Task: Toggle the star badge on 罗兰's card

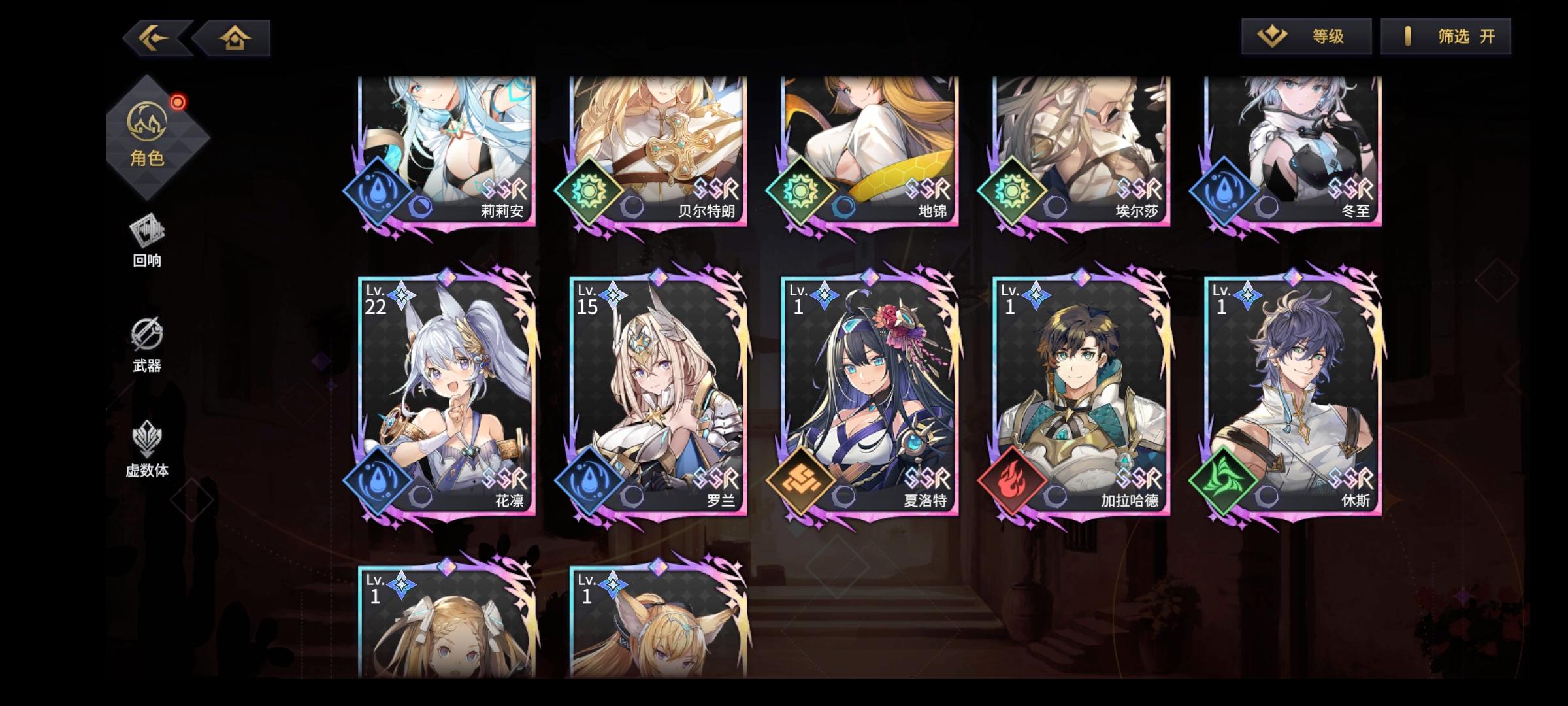Action: tap(613, 296)
